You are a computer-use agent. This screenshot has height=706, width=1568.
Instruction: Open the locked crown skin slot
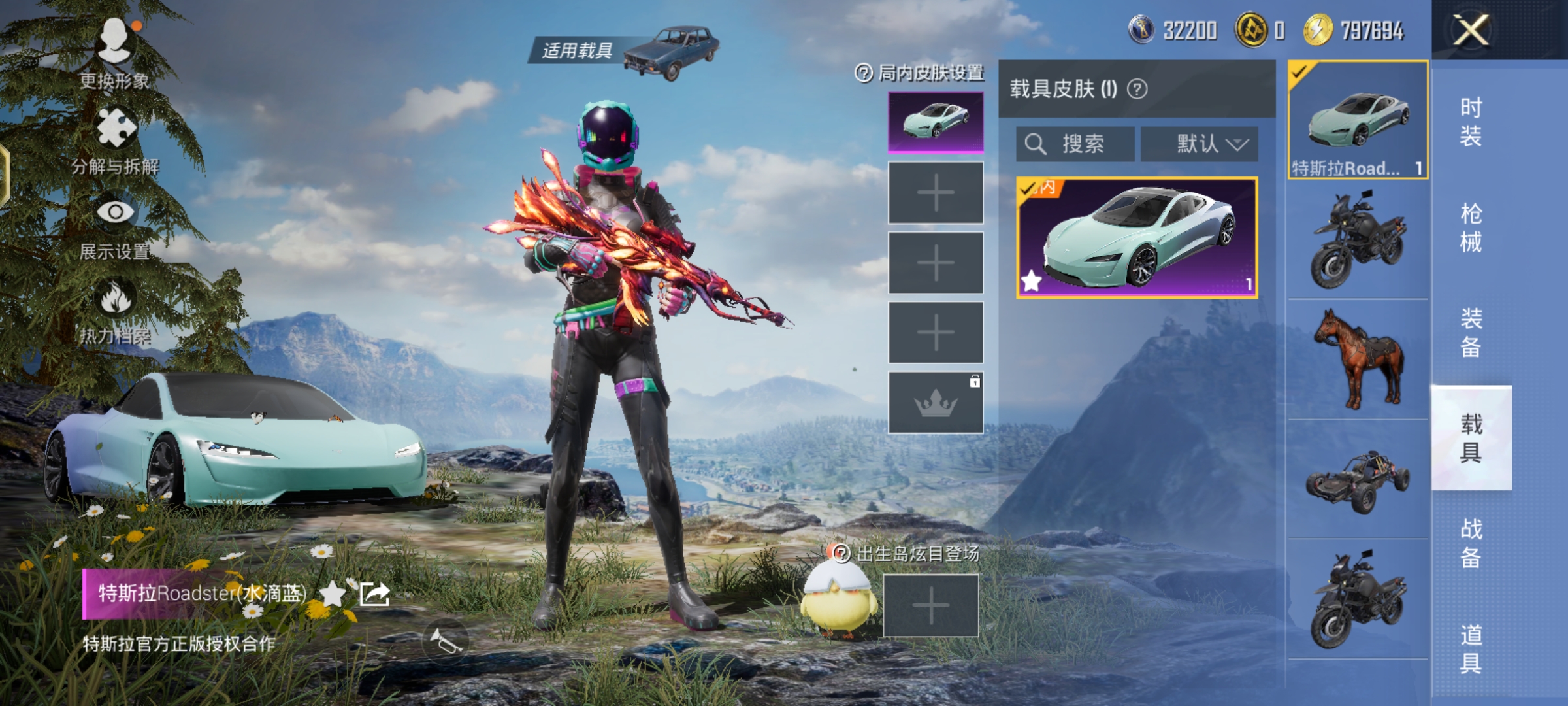point(936,403)
